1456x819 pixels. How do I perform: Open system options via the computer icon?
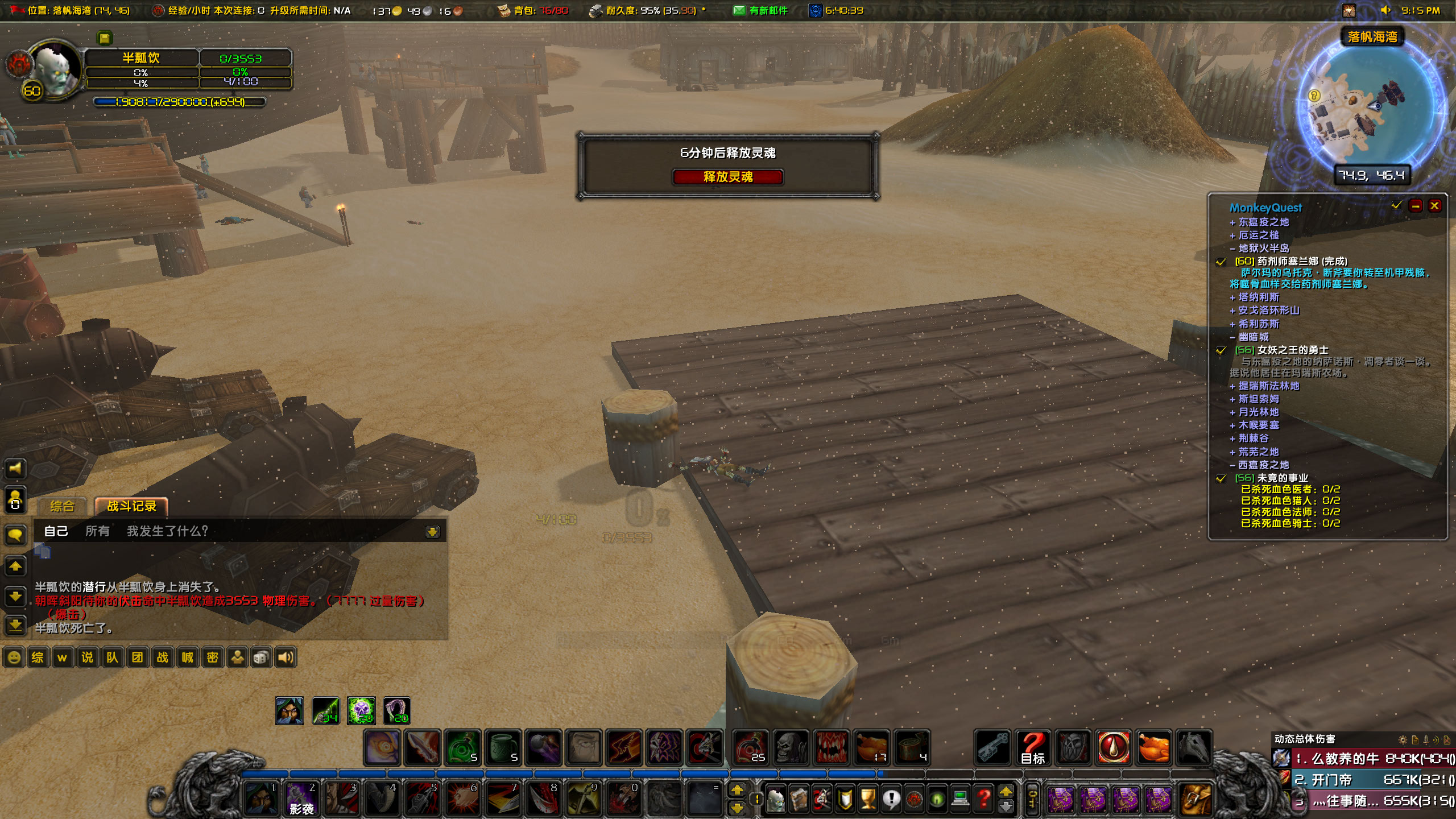coord(961,801)
